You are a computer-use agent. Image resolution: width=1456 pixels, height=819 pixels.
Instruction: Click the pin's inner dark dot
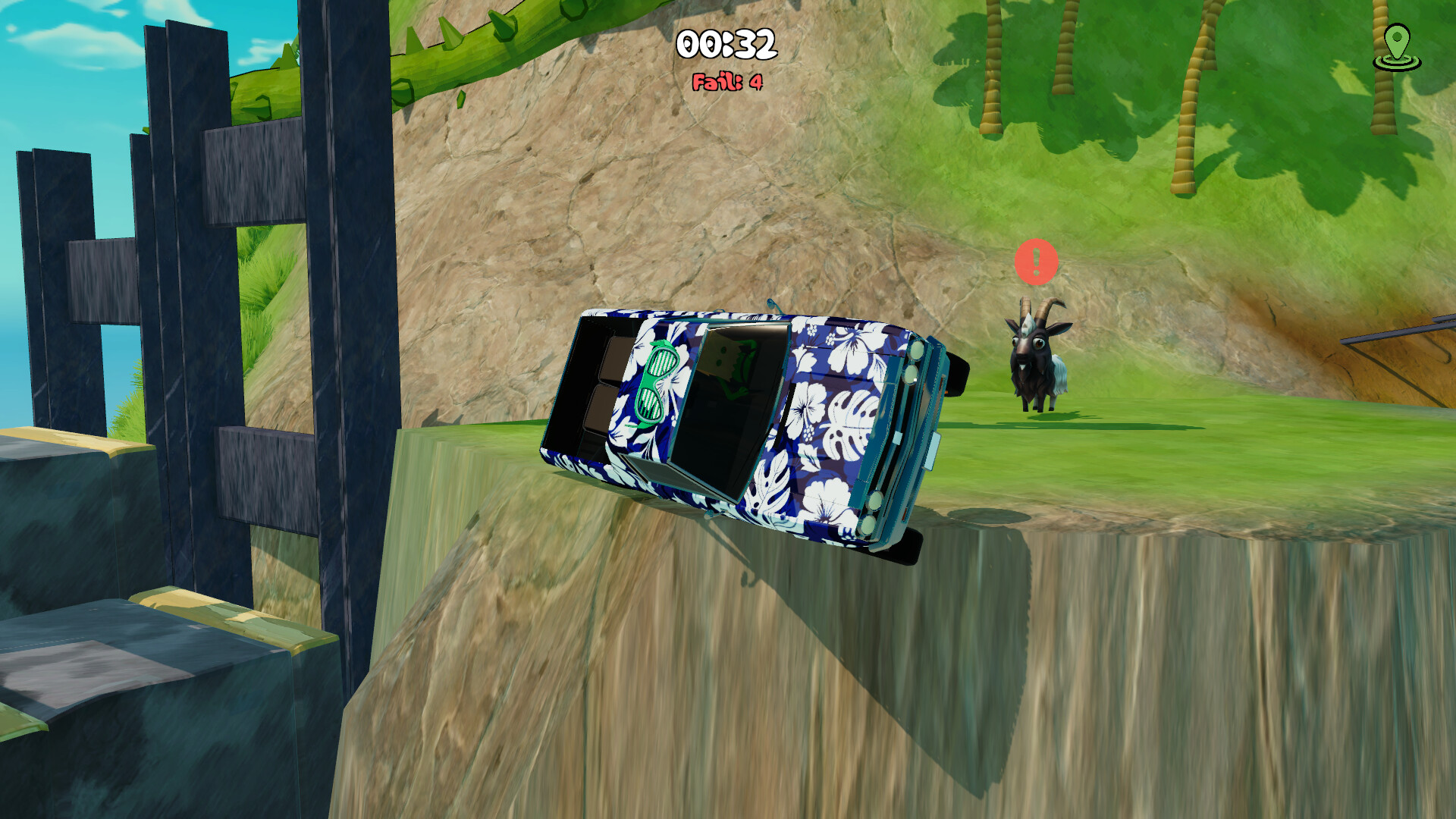coord(1398,36)
